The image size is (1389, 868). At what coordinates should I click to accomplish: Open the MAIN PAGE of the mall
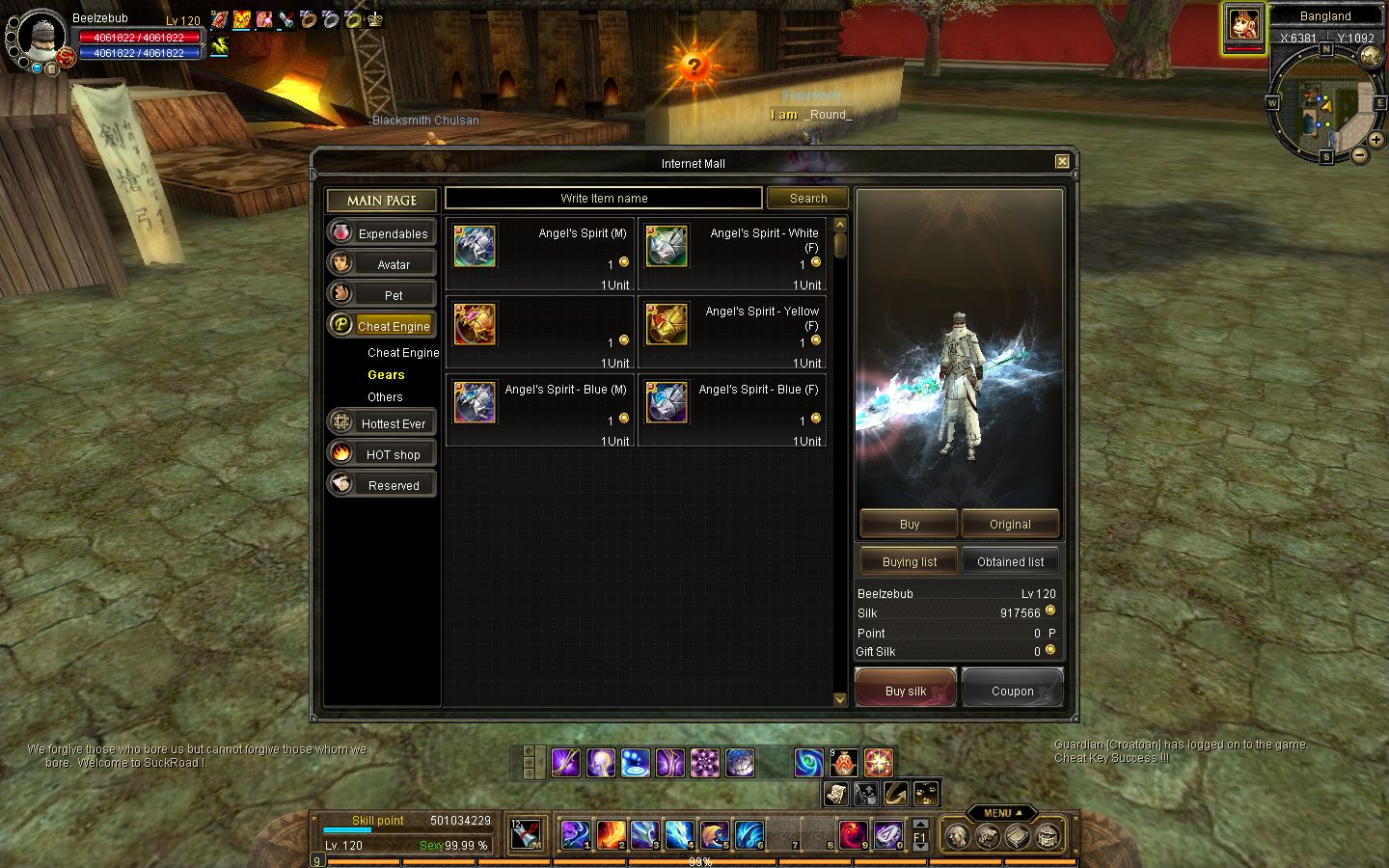pos(382,201)
